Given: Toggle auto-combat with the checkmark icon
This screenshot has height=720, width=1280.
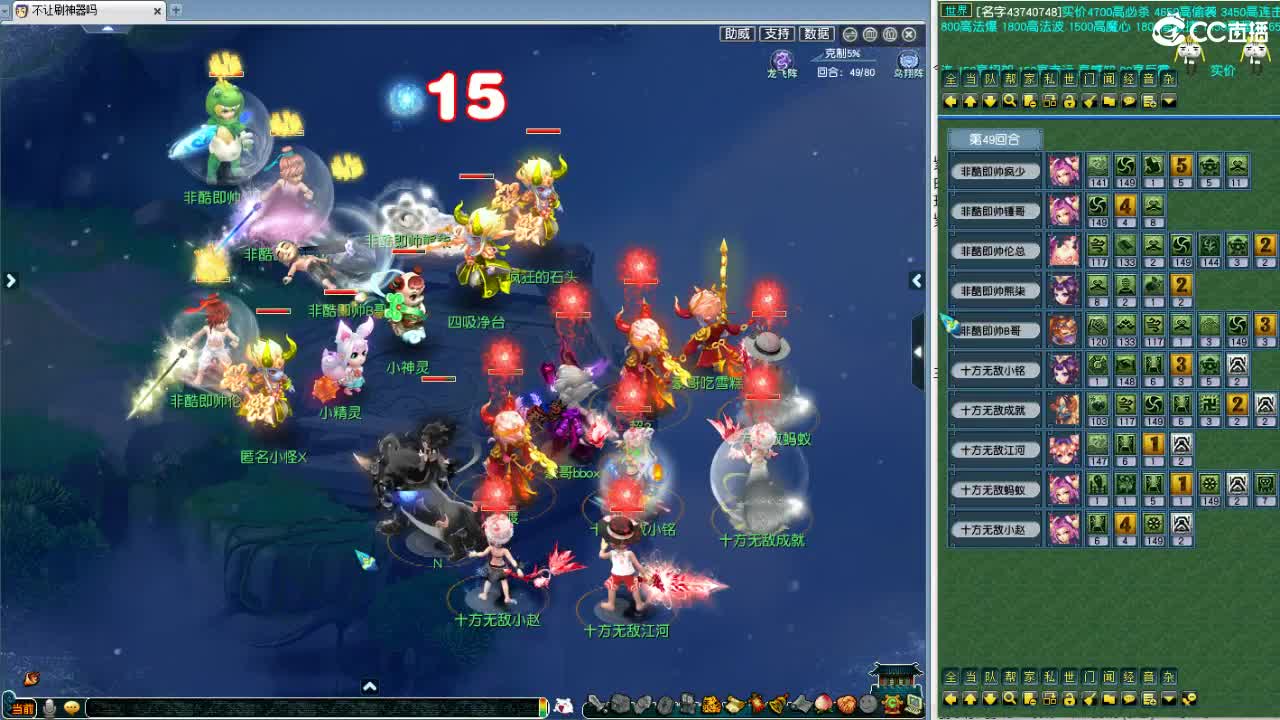Looking at the screenshot, I should (1089, 100).
